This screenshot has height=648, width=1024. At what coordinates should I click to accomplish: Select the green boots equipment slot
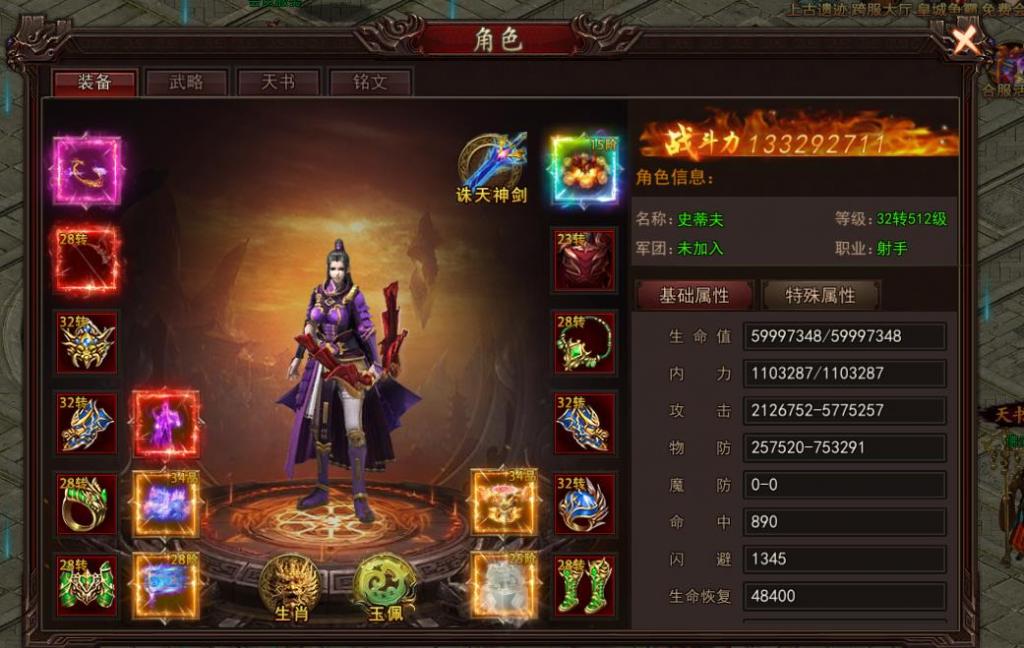pos(585,585)
